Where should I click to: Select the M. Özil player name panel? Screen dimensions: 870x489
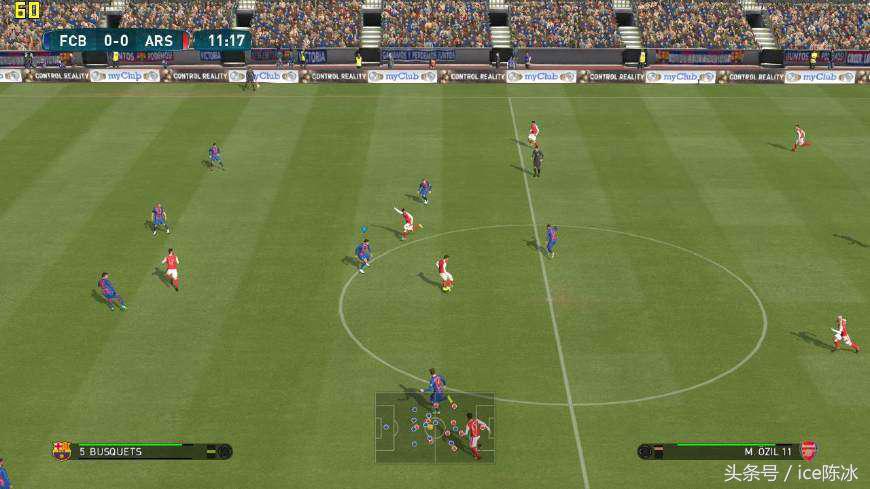pyautogui.click(x=727, y=451)
